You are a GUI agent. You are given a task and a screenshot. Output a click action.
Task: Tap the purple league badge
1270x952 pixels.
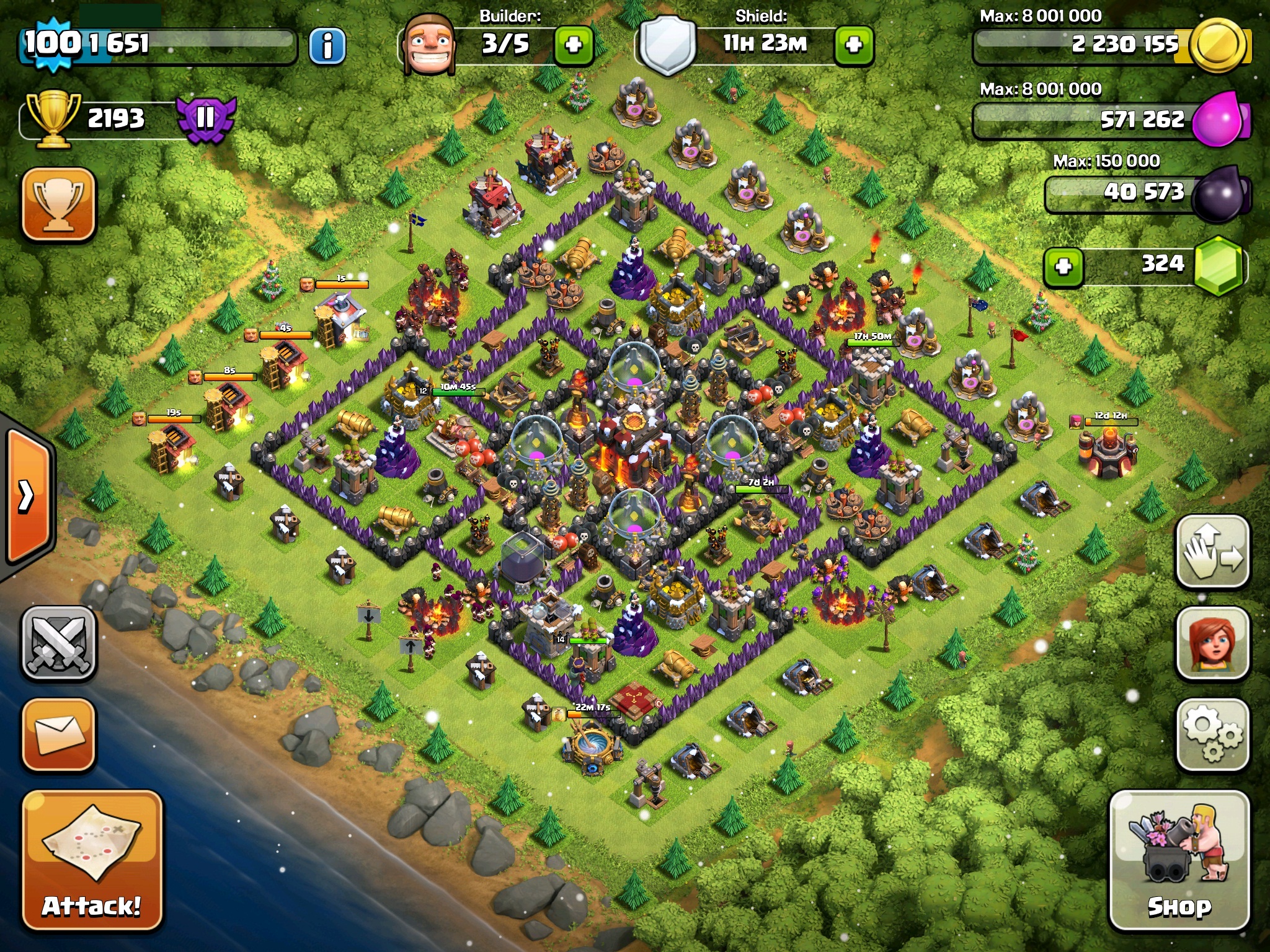tap(205, 118)
